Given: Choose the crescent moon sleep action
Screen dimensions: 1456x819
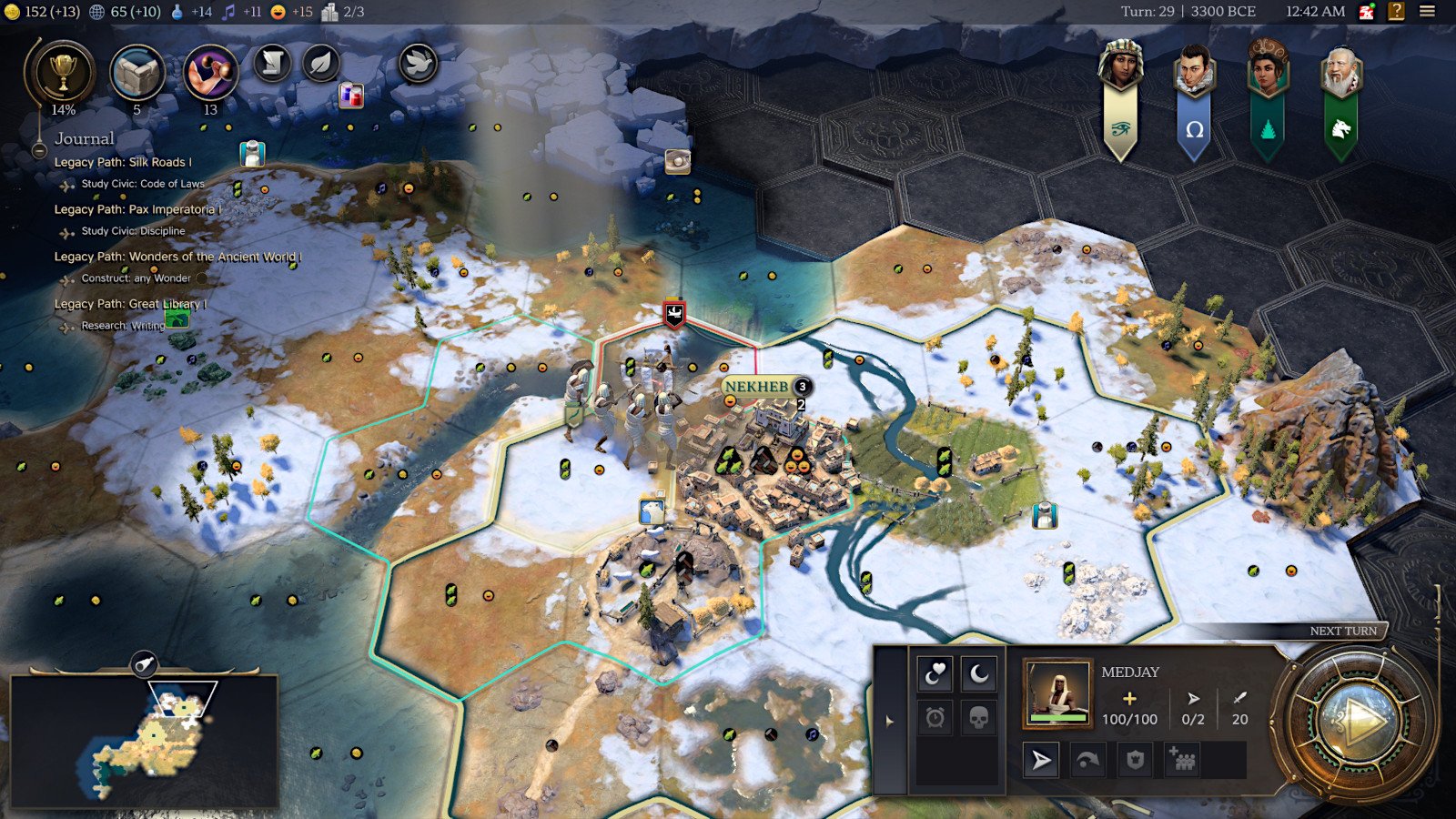Looking at the screenshot, I should (x=978, y=674).
